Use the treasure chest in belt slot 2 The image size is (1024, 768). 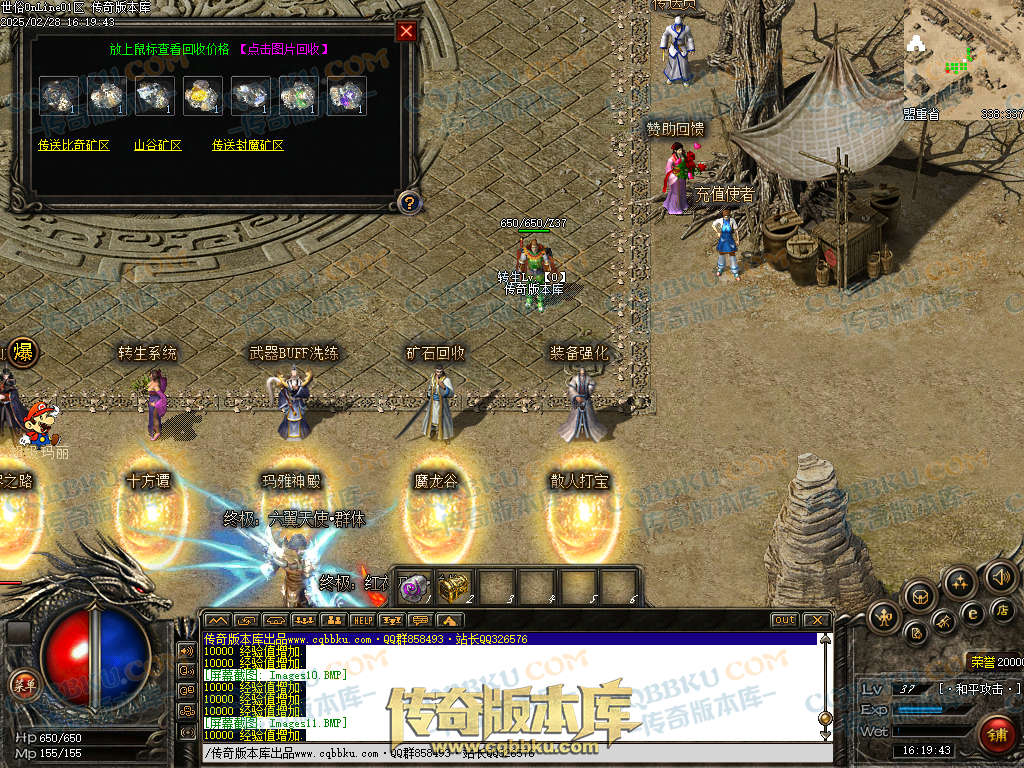(x=454, y=585)
